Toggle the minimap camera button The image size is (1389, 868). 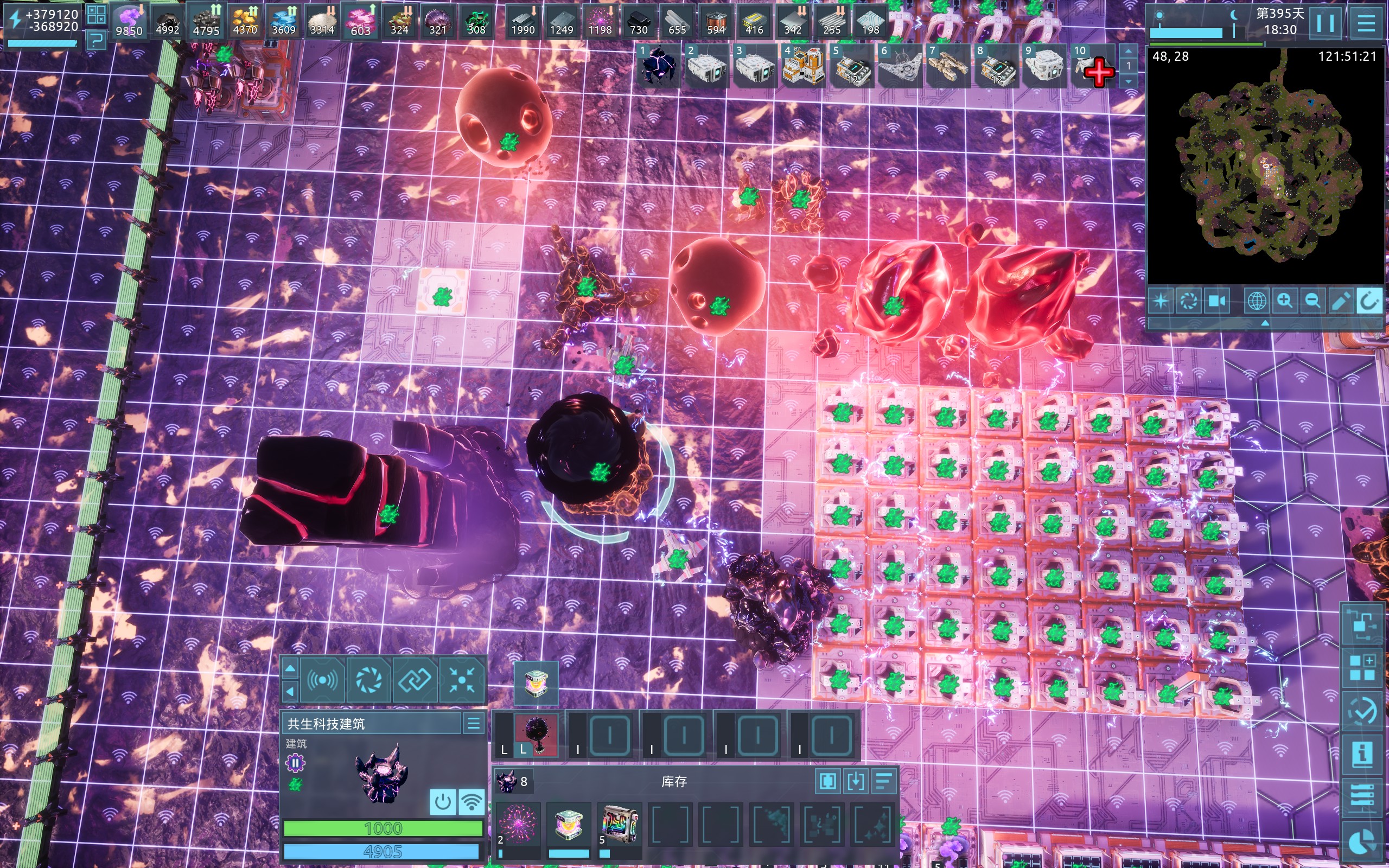tap(1216, 301)
